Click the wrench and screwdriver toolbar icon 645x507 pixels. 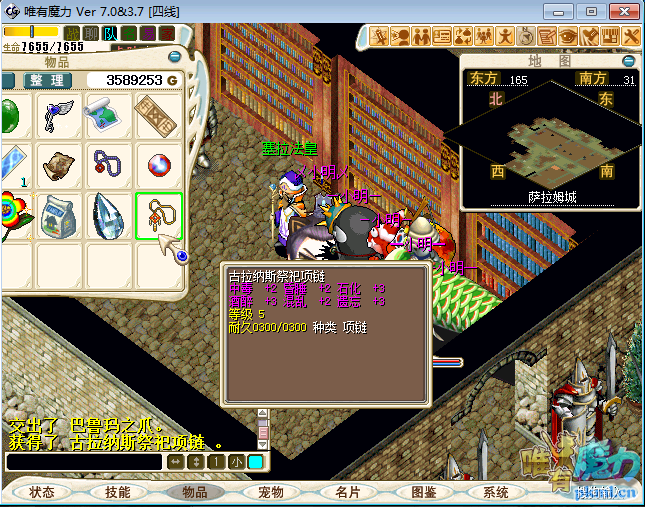632,36
